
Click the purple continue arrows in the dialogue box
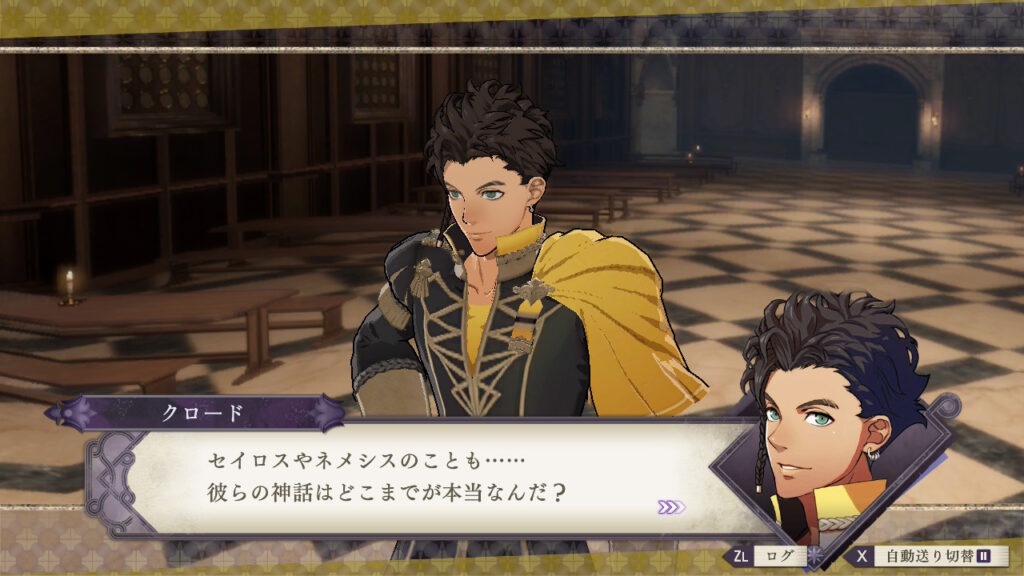pos(671,507)
